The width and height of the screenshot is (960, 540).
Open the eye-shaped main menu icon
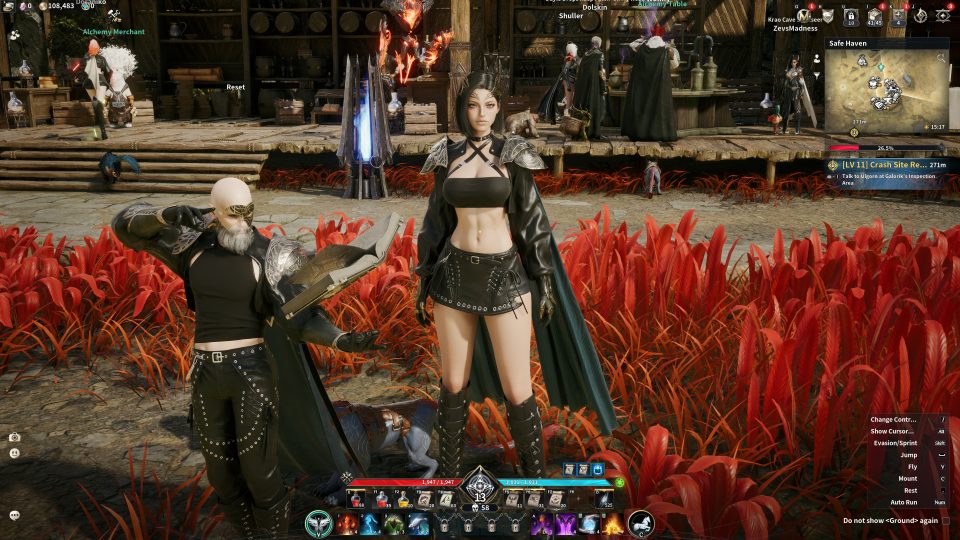[942, 15]
